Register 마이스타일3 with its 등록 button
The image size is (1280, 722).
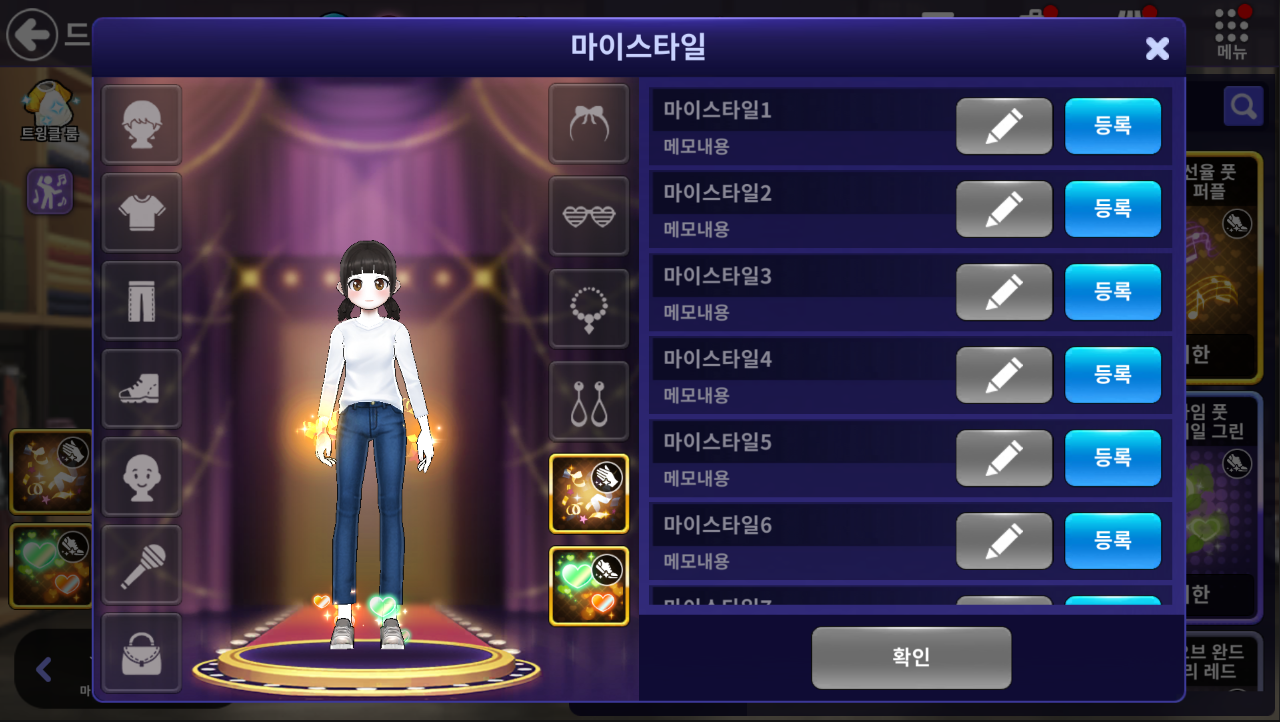1112,292
